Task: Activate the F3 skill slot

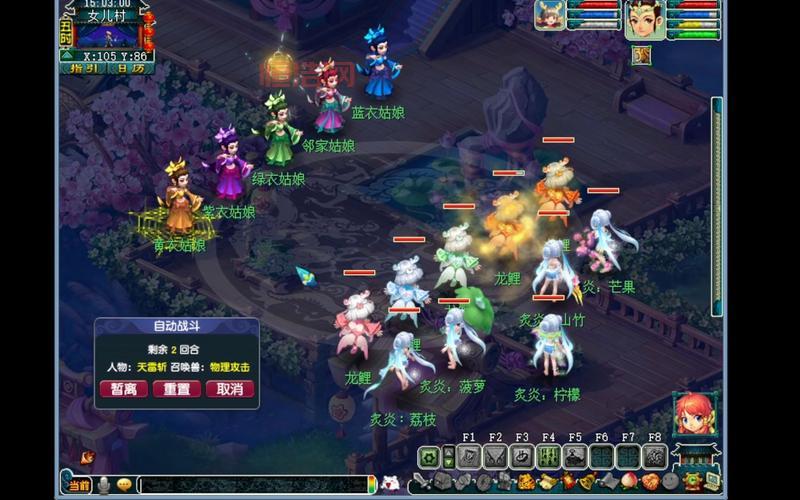Action: [522, 457]
